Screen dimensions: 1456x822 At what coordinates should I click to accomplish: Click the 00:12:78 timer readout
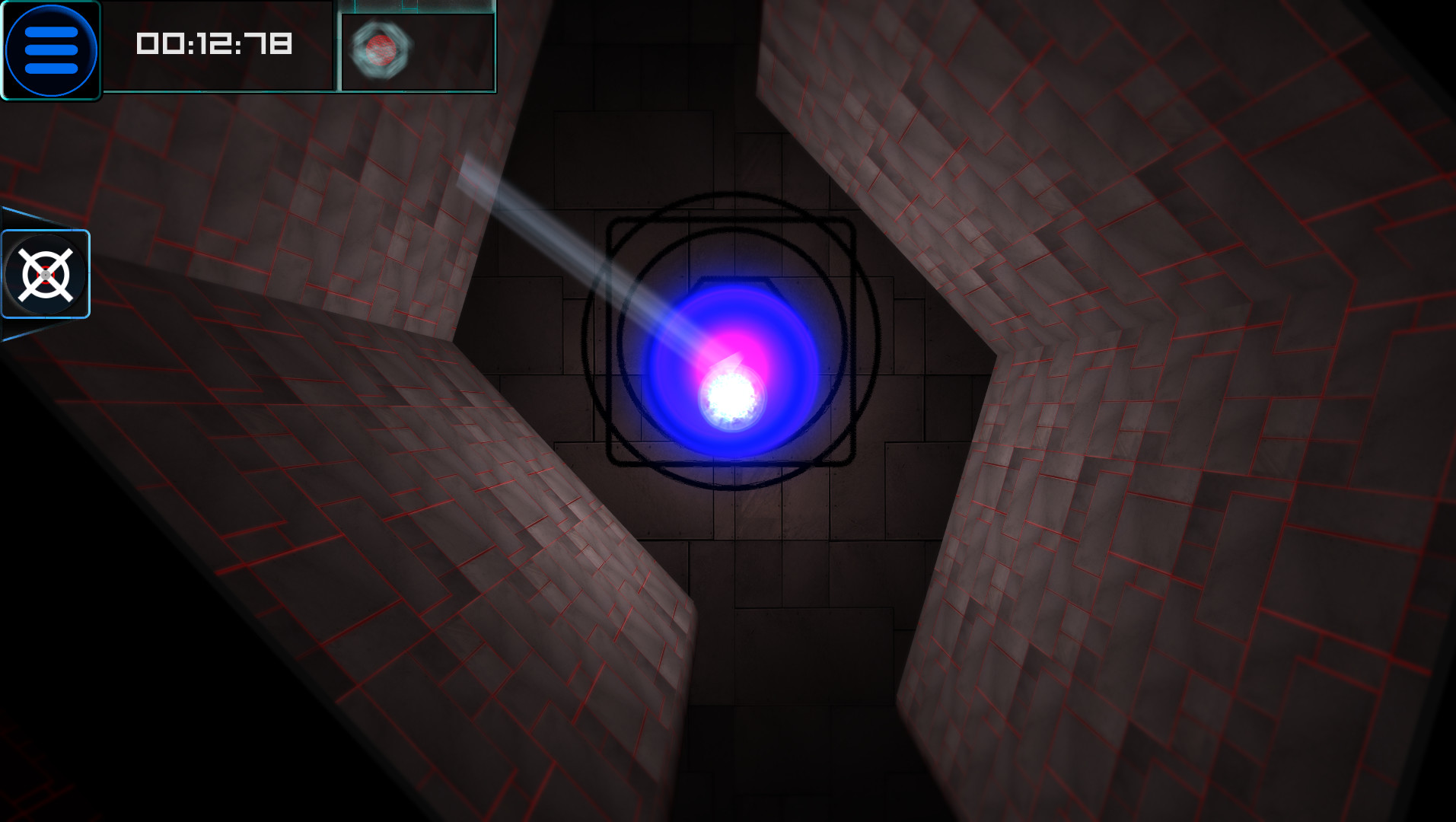(x=214, y=44)
